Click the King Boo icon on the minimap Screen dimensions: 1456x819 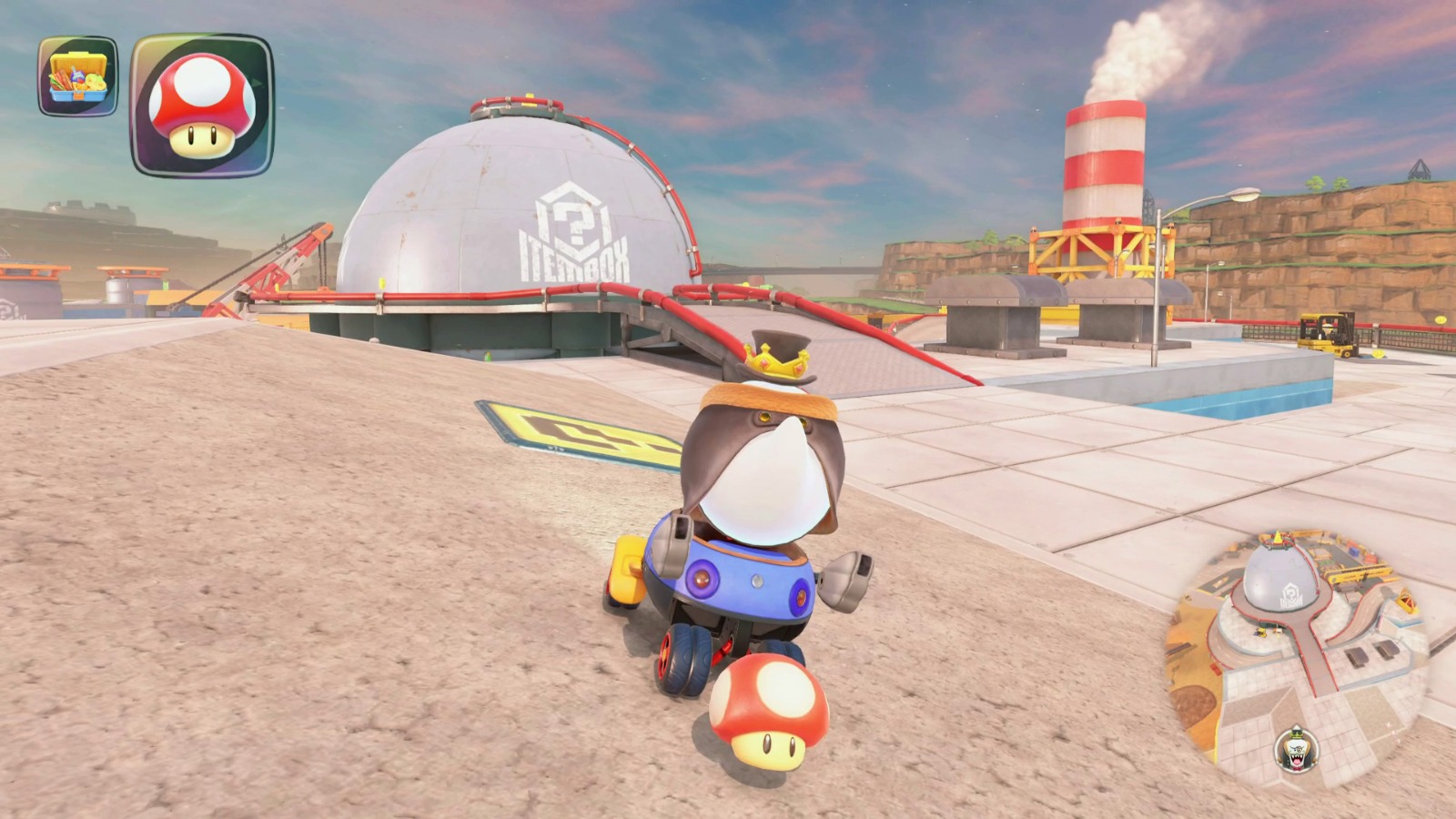tap(1295, 749)
